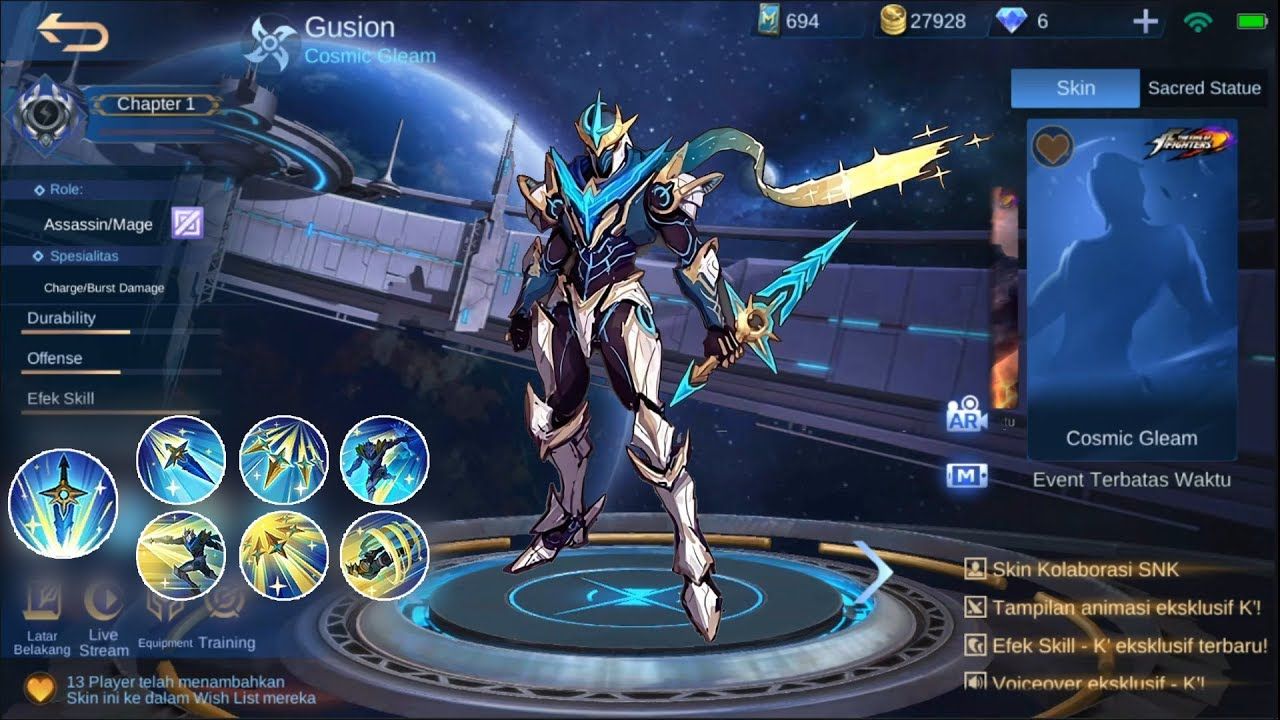Choose the blue leaping hero skill icon
Viewport: 1280px width, 720px height.
(384, 459)
